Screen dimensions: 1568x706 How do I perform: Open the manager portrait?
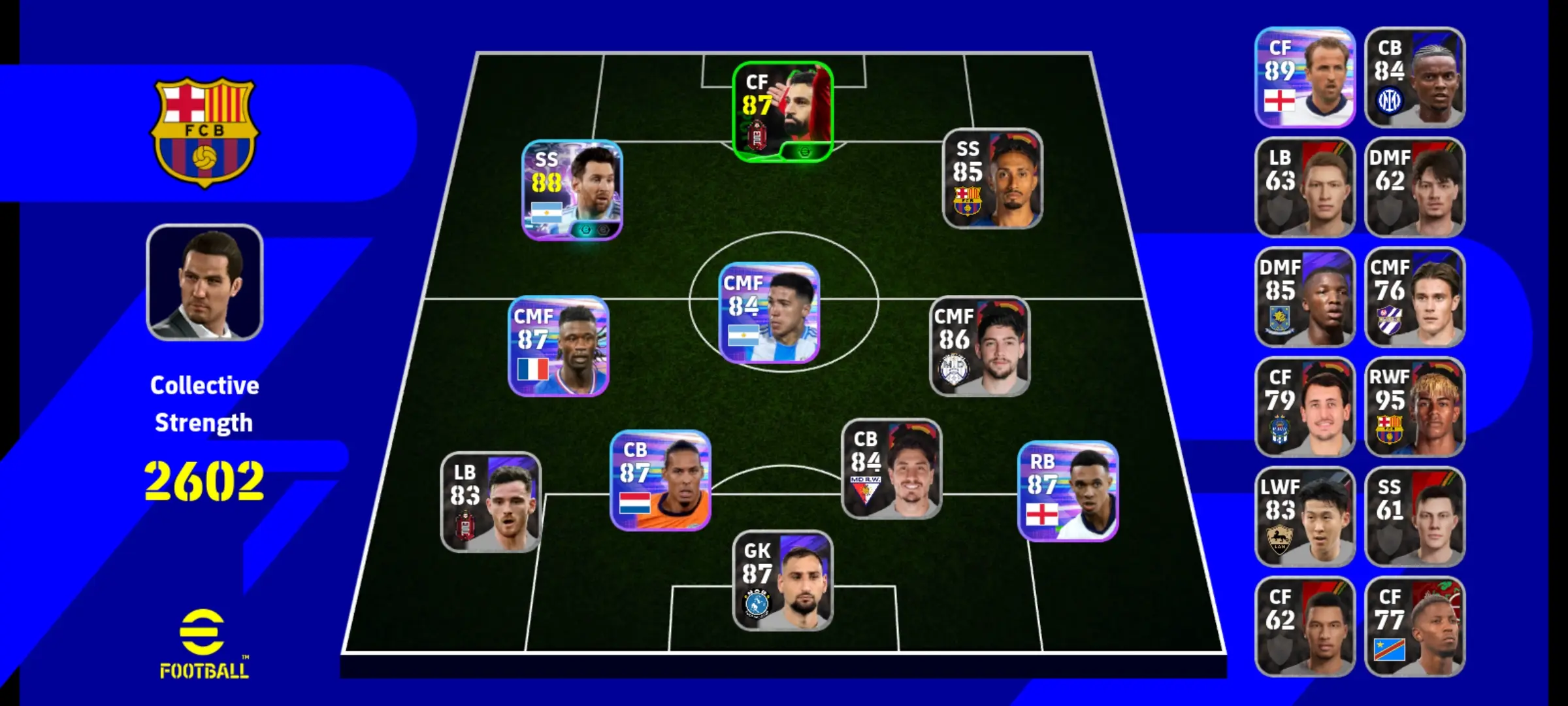(x=204, y=282)
